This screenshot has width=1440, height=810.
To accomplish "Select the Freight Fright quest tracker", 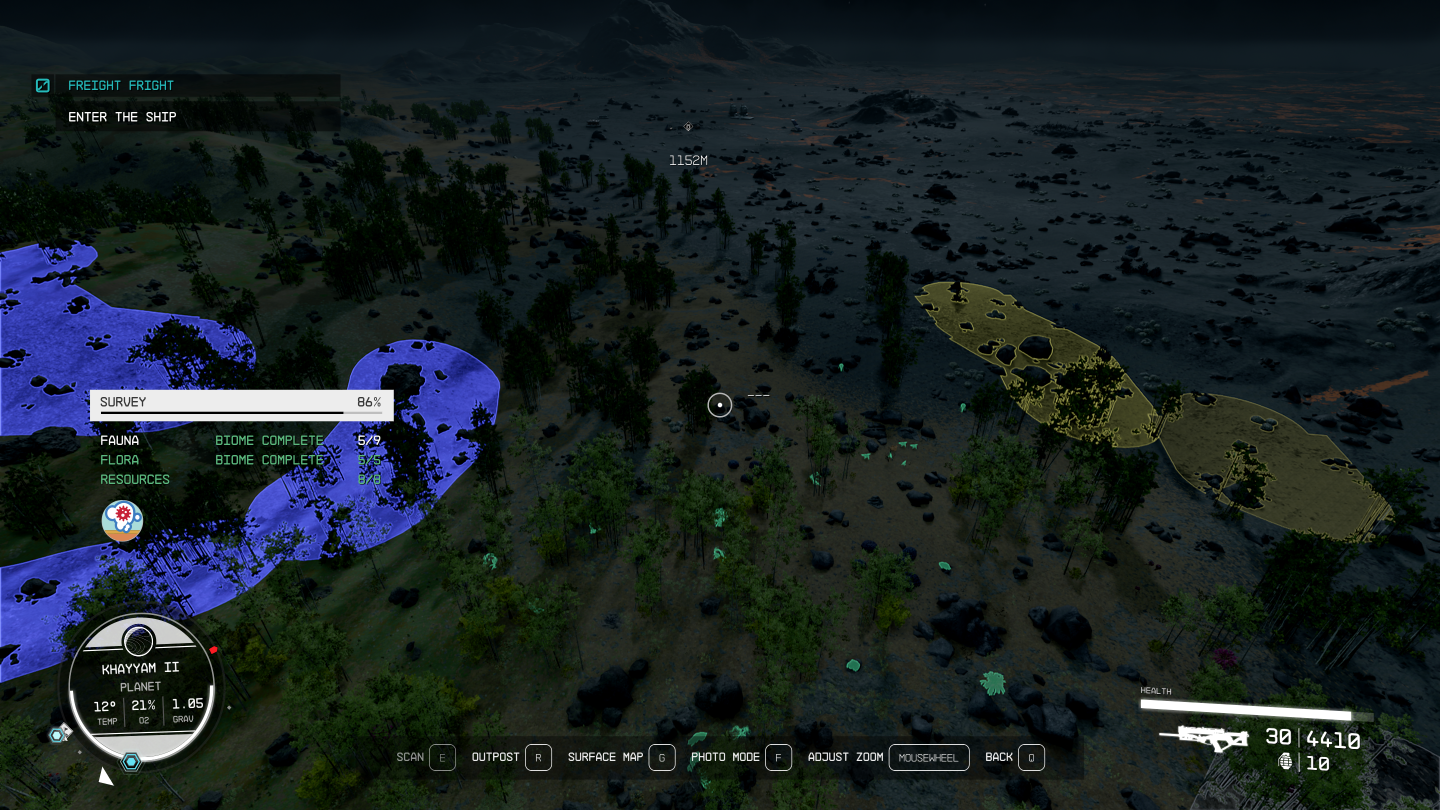I will [120, 86].
